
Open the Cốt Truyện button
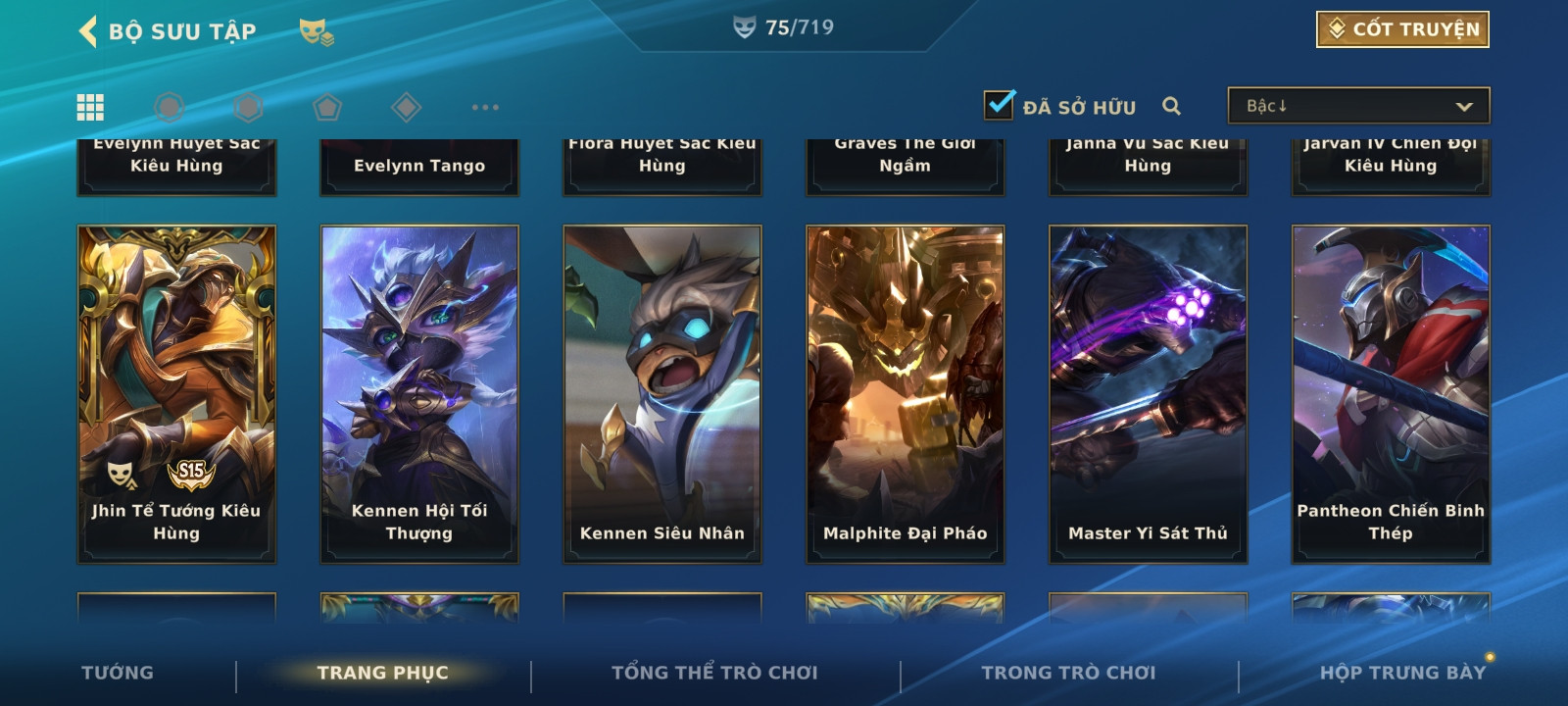click(1402, 29)
